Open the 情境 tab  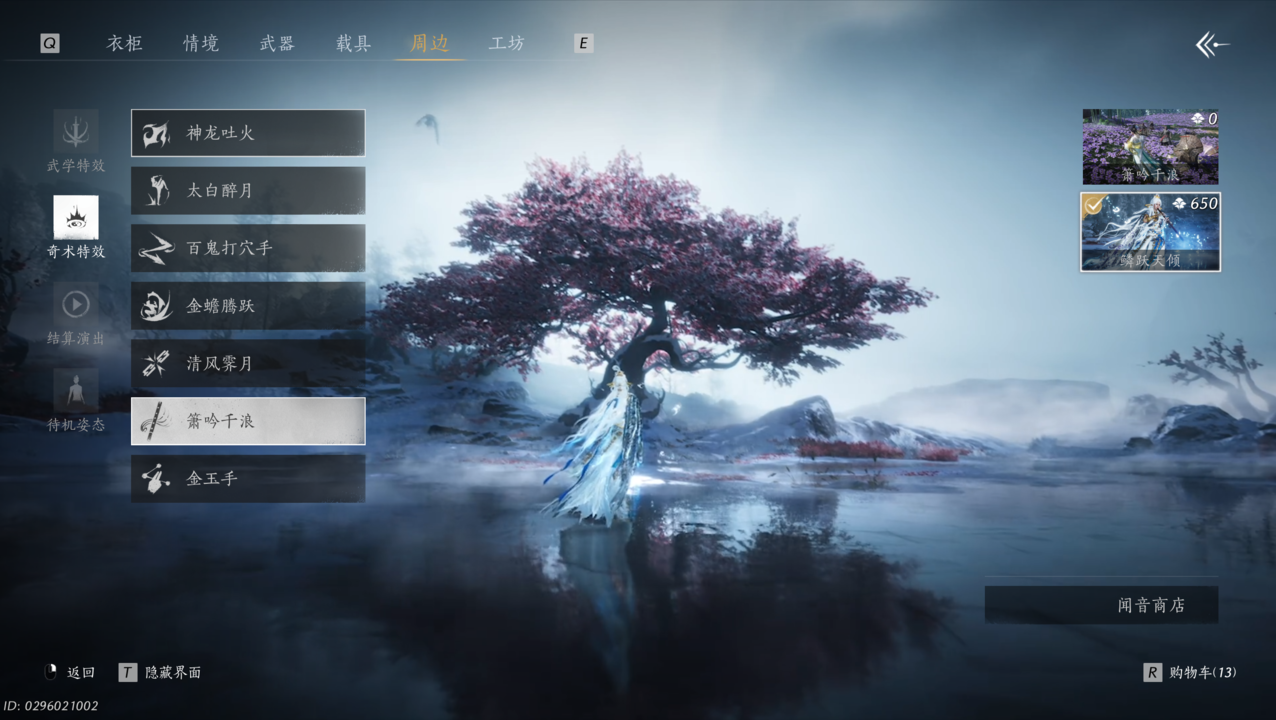point(201,43)
